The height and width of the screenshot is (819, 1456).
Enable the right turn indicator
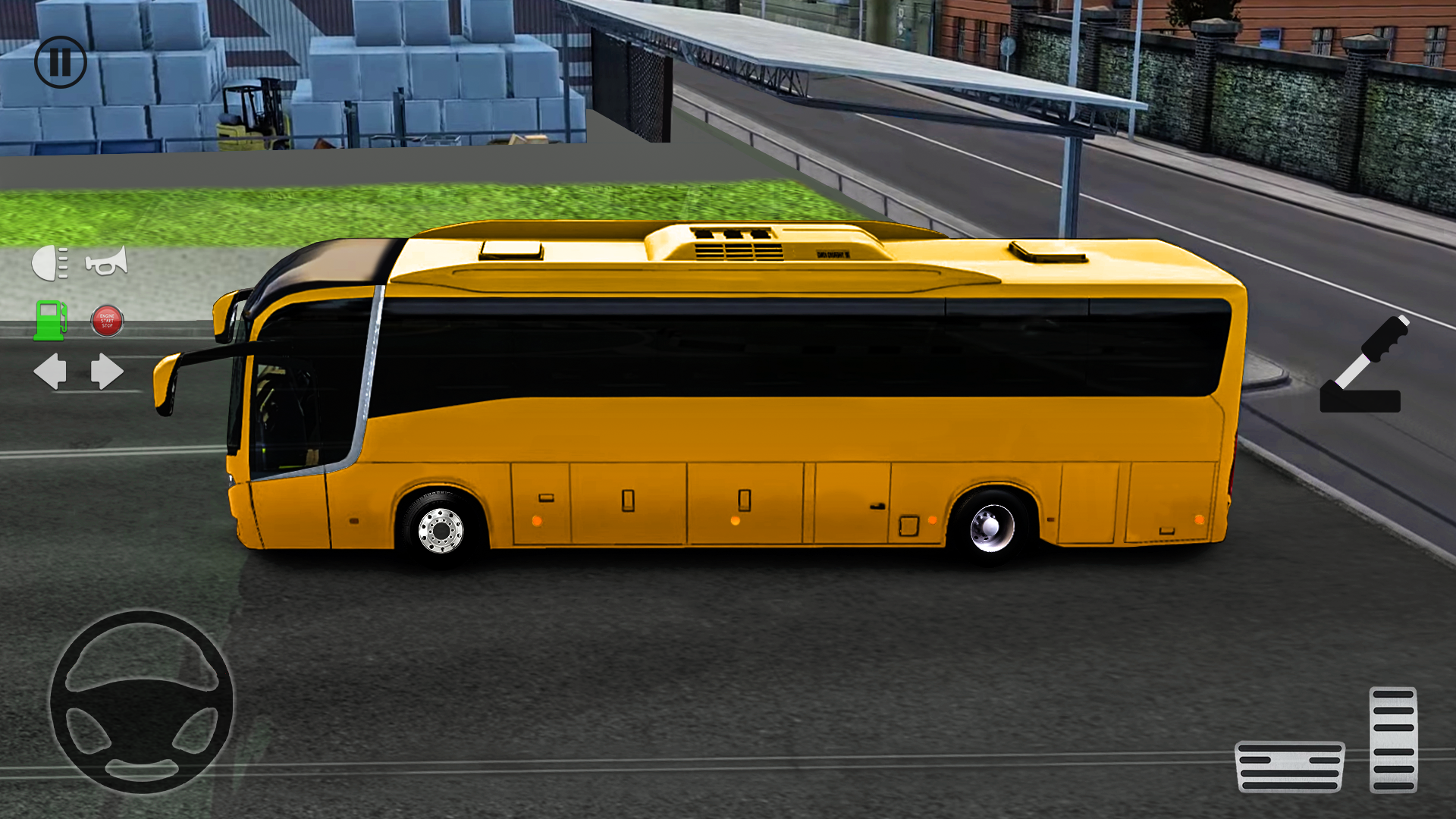point(106,371)
